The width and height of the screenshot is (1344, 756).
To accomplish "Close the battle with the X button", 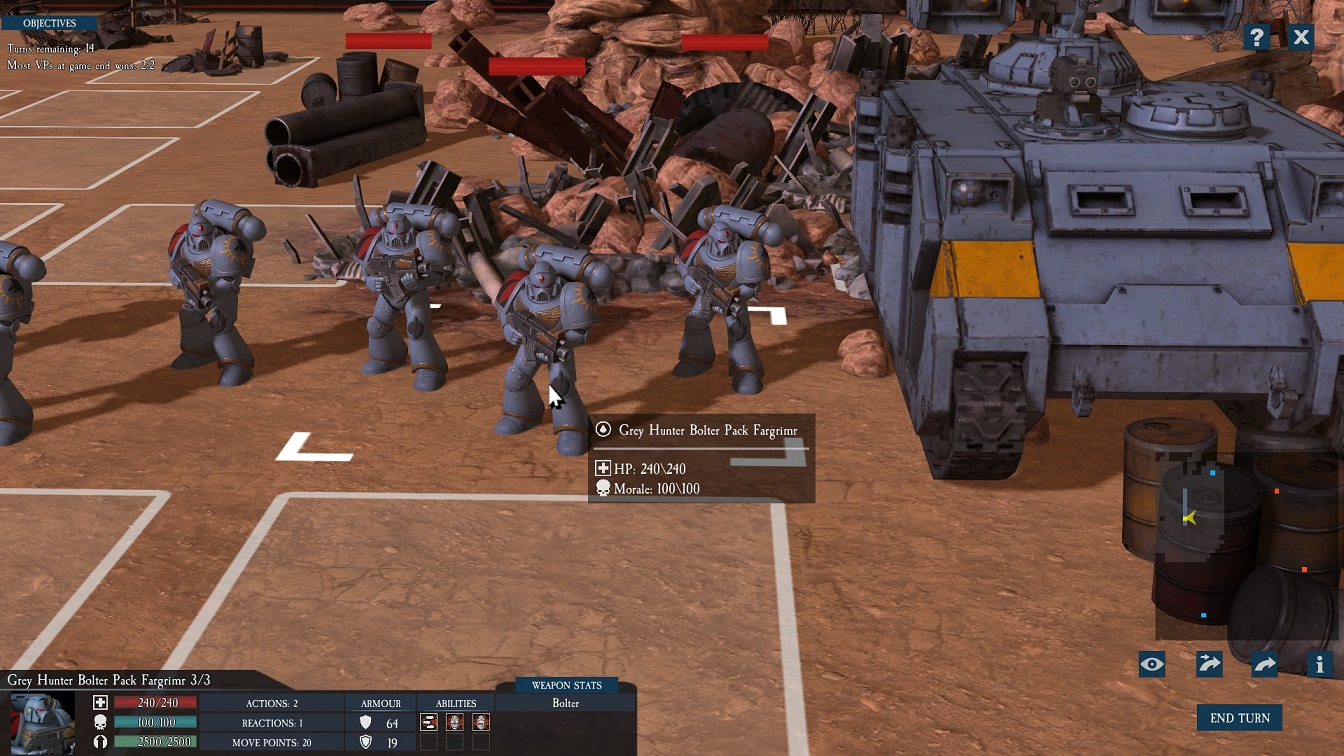I will (1300, 38).
